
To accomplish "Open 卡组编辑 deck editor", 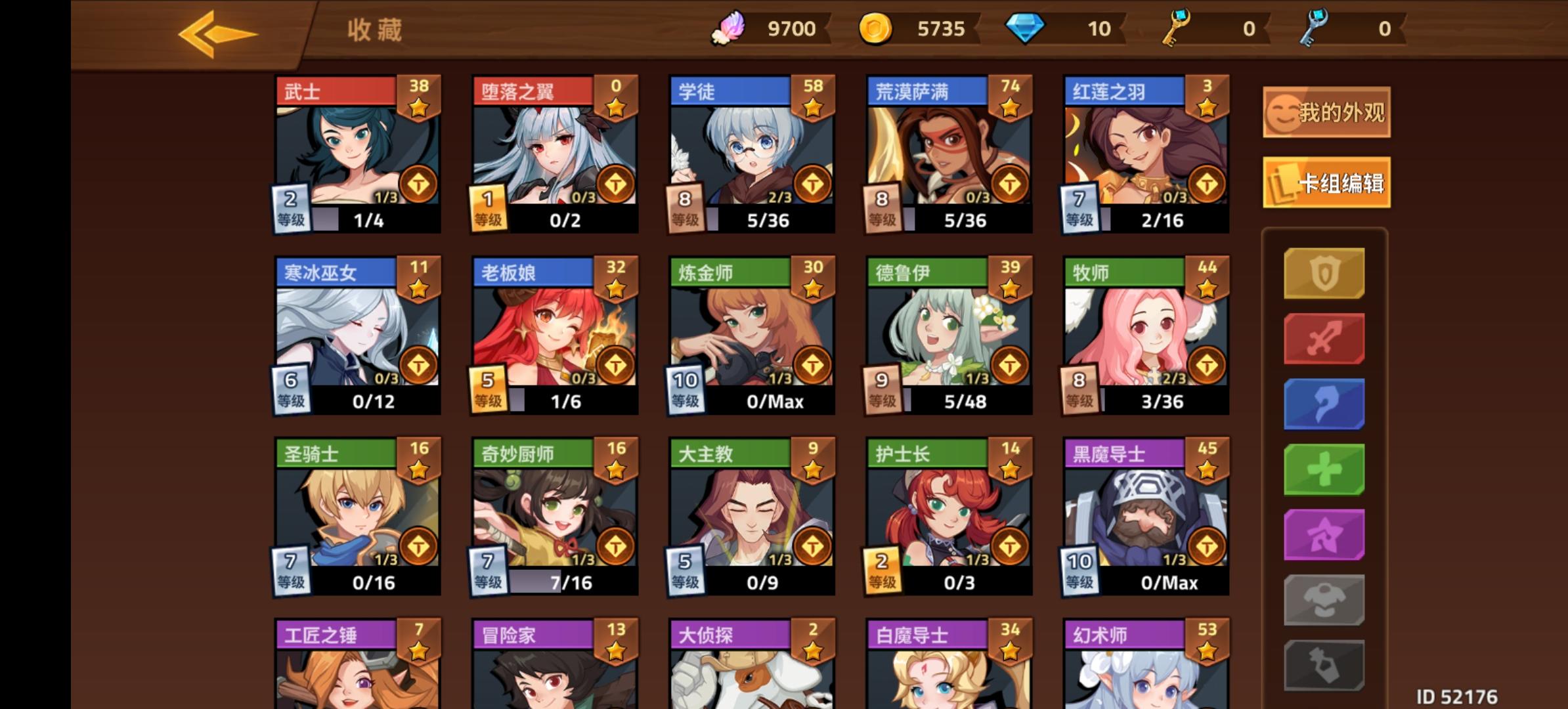I will coord(1326,183).
